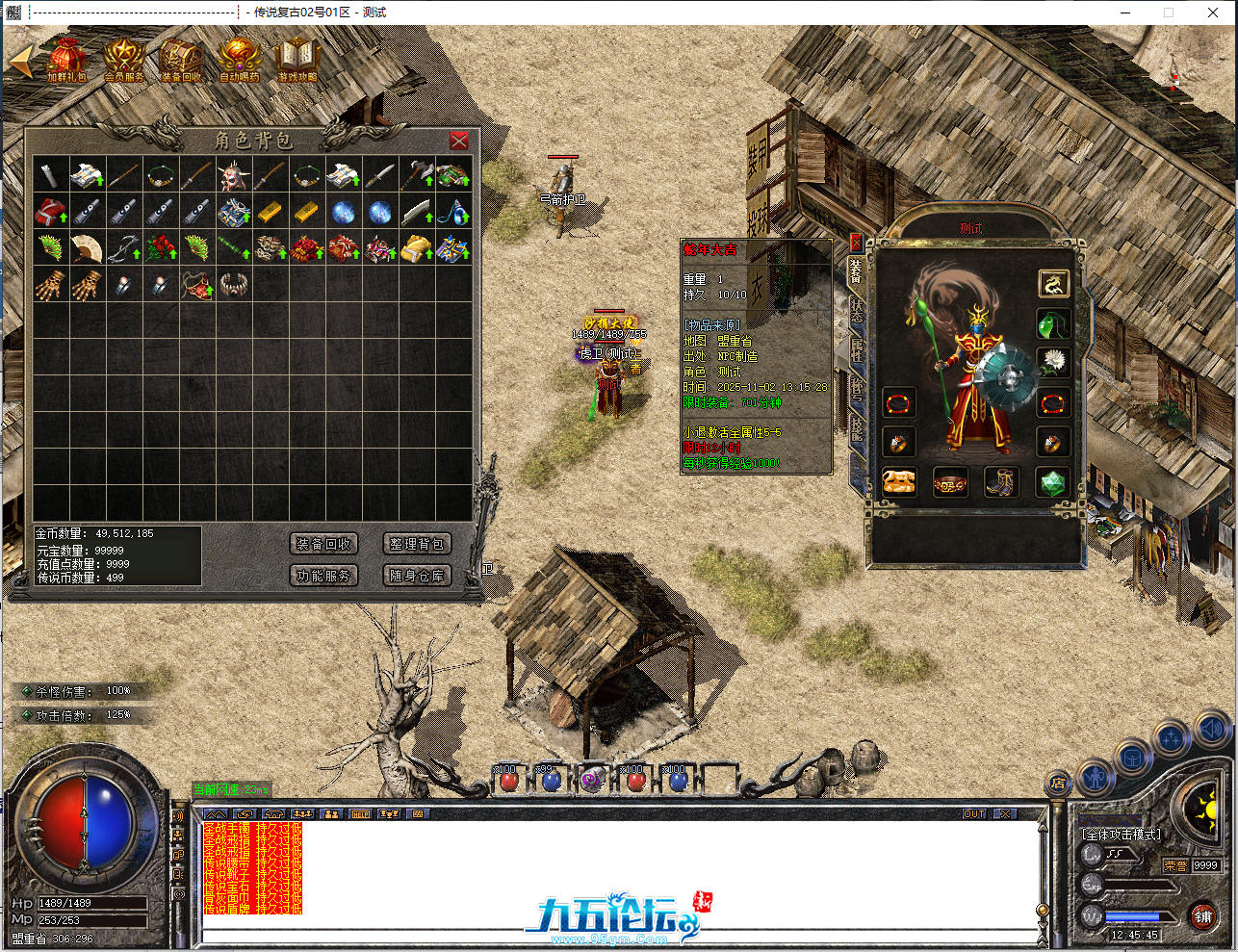1238x952 pixels.
Task: Open the 自动喝药 auto-potion icon
Action: point(239,60)
